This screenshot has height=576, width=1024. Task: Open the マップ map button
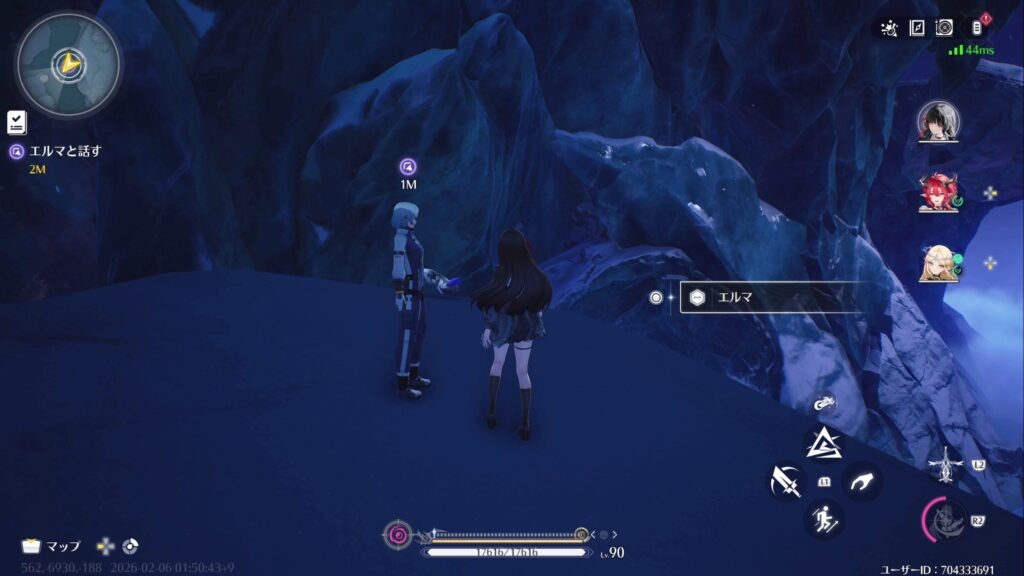[x=52, y=546]
